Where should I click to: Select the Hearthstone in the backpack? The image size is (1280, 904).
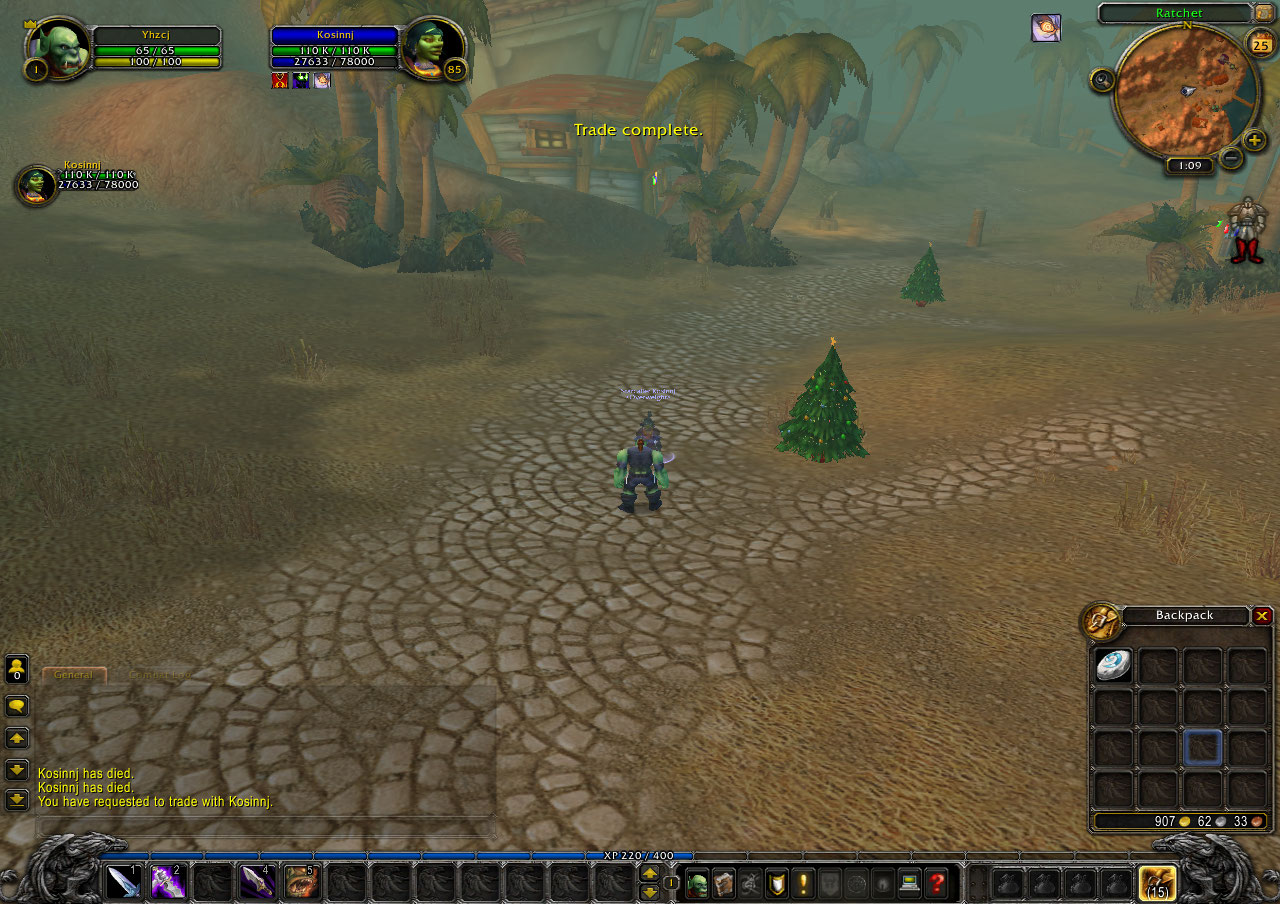[1113, 666]
